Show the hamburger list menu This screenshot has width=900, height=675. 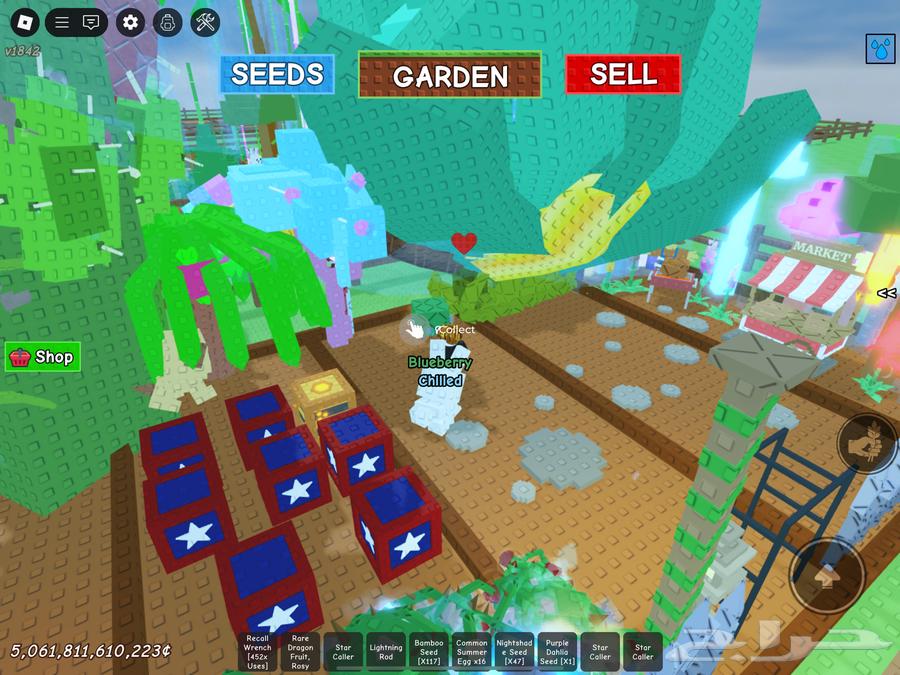coord(62,22)
